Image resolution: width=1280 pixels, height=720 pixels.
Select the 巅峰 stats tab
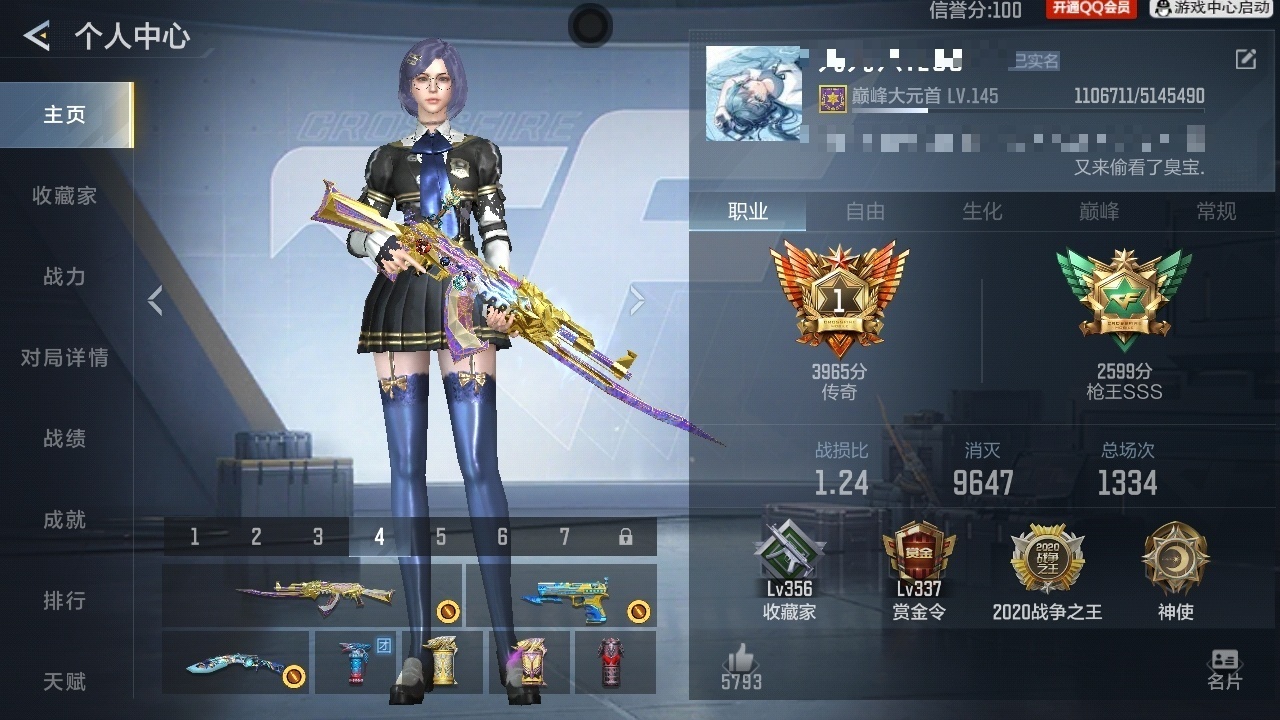[1099, 211]
